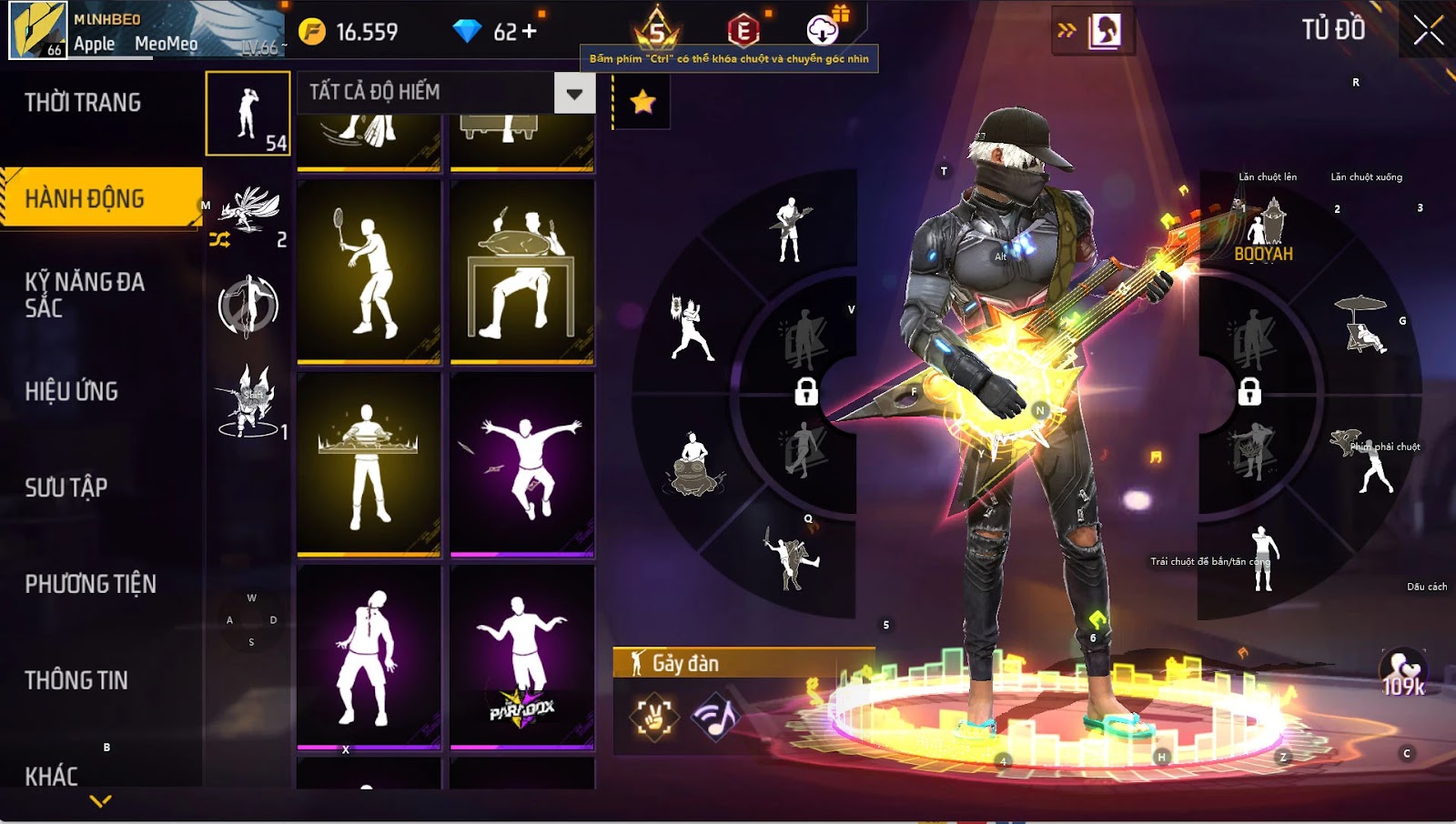
Task: Toggle the star favorites filter
Action: coord(642,102)
